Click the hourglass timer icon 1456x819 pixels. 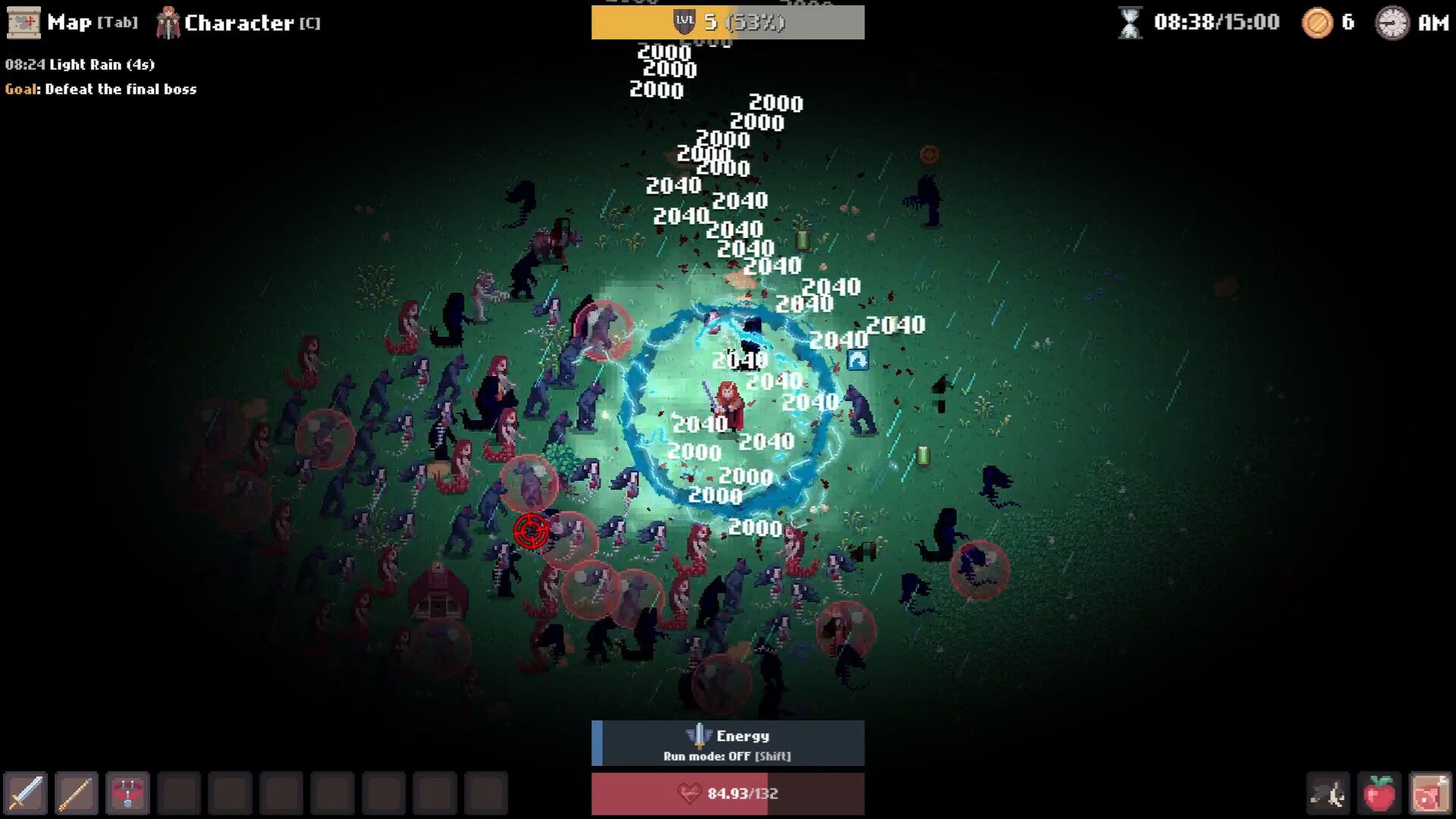click(1129, 21)
